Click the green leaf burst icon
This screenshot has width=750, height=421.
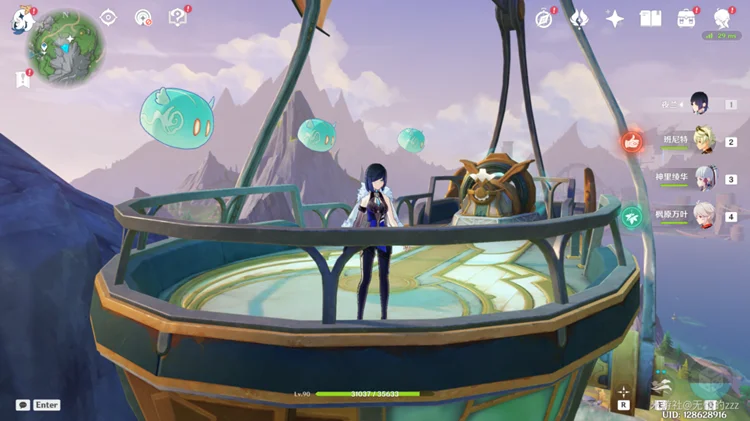tap(631, 216)
